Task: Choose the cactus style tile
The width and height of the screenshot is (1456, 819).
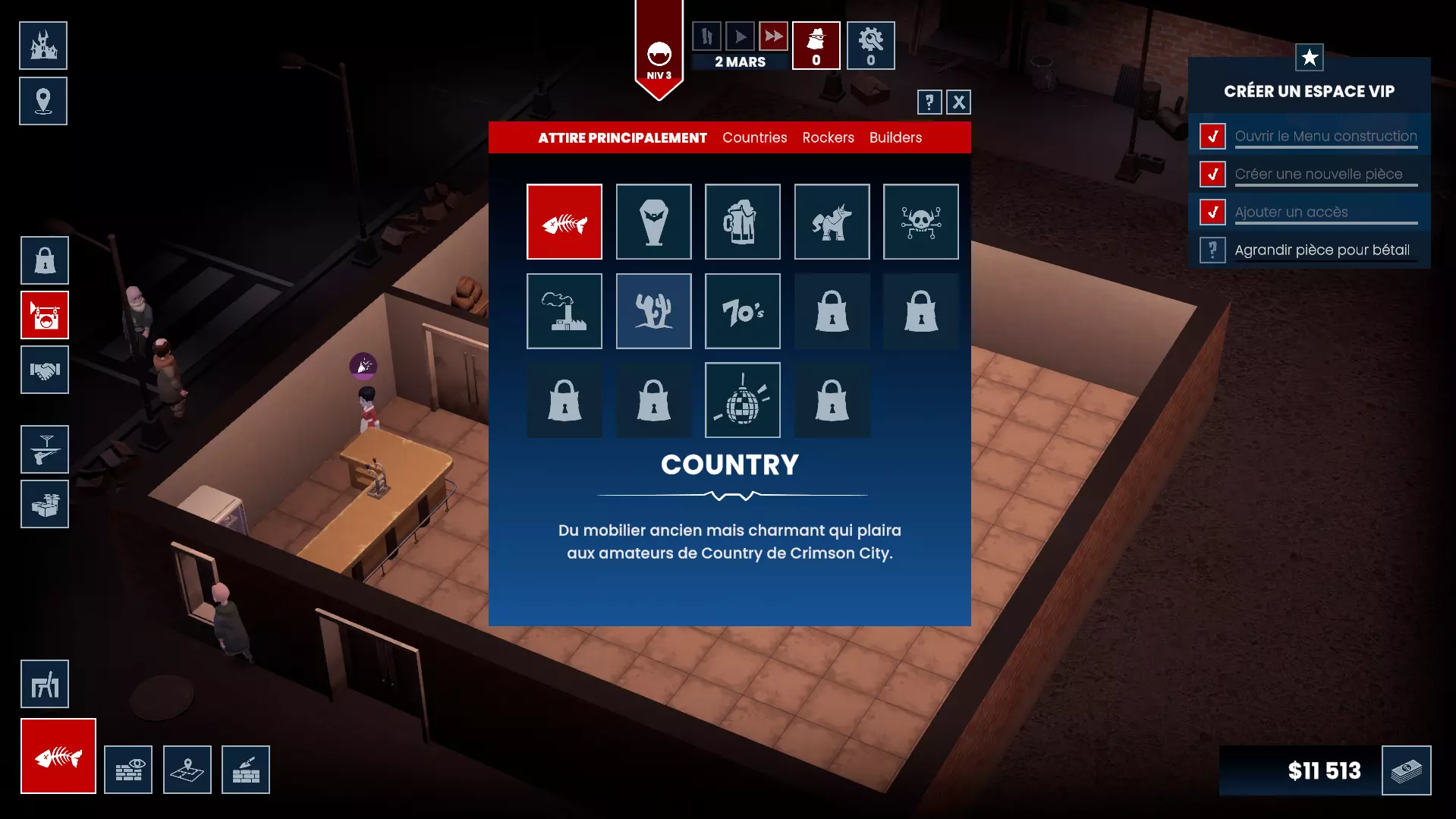Action: point(654,311)
